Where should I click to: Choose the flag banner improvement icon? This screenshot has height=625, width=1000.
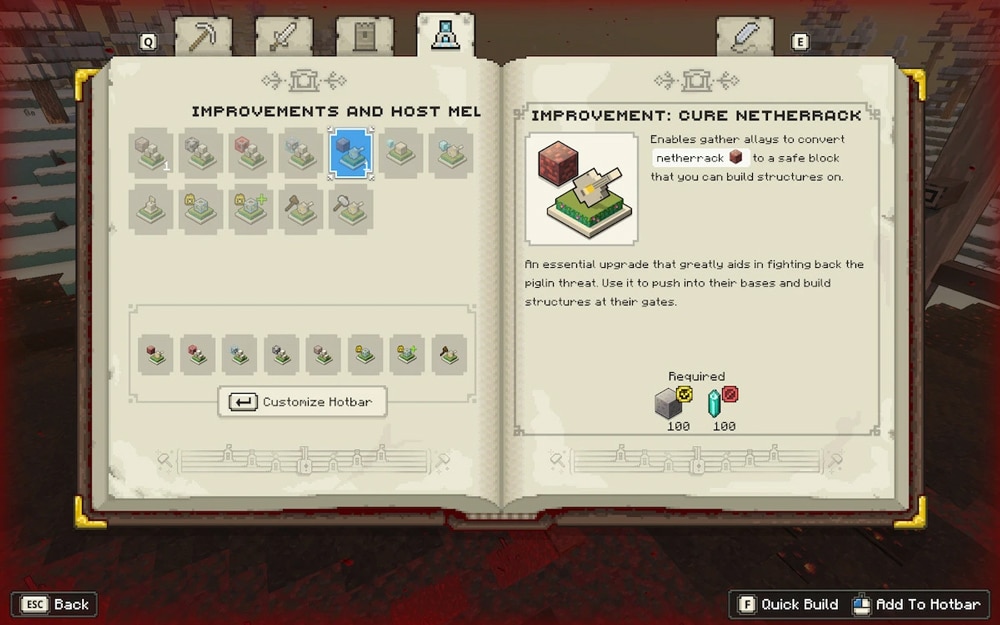coord(151,208)
